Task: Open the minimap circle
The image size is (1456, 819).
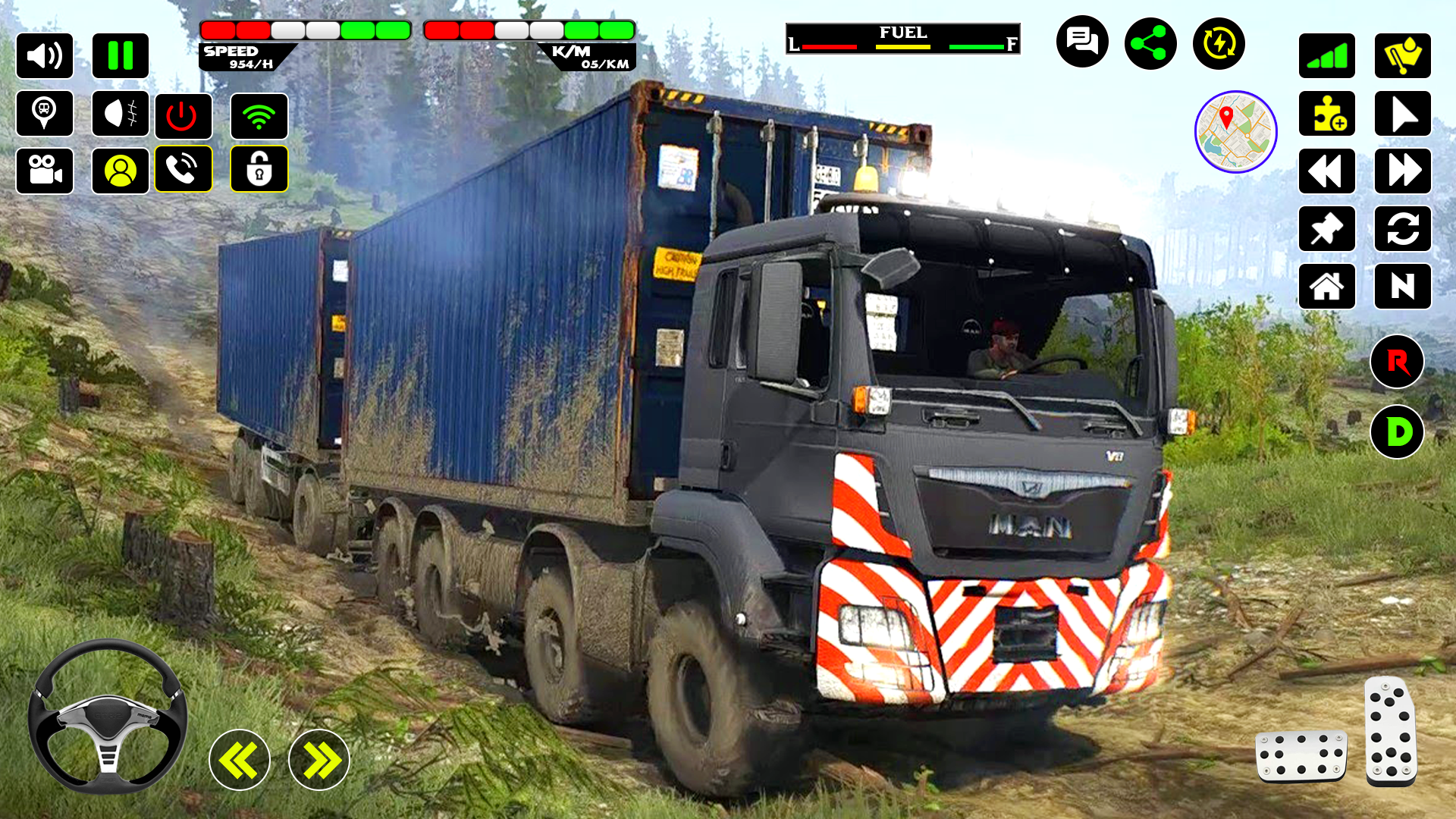Action: click(1236, 131)
